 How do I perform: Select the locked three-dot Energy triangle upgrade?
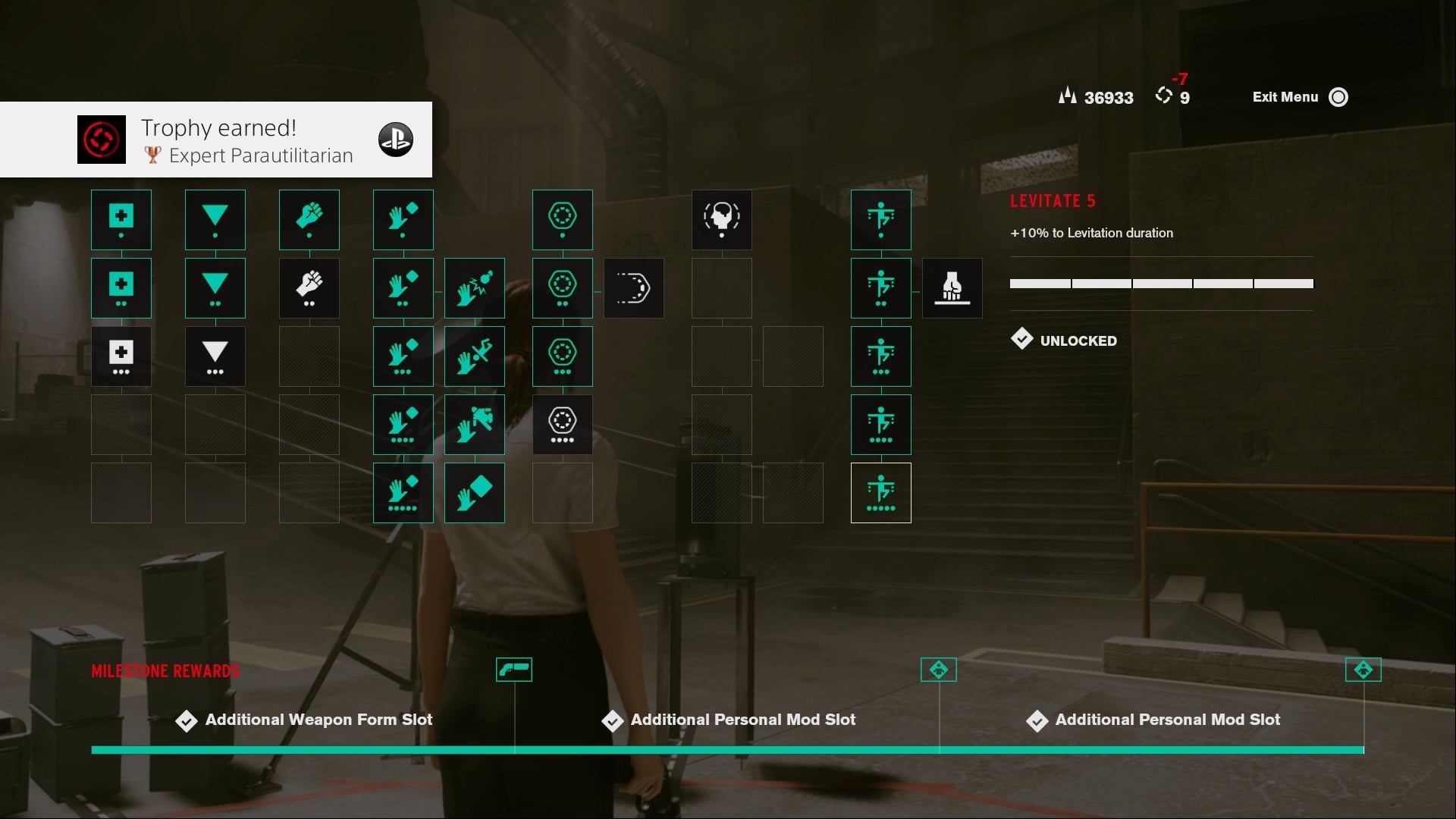point(215,356)
